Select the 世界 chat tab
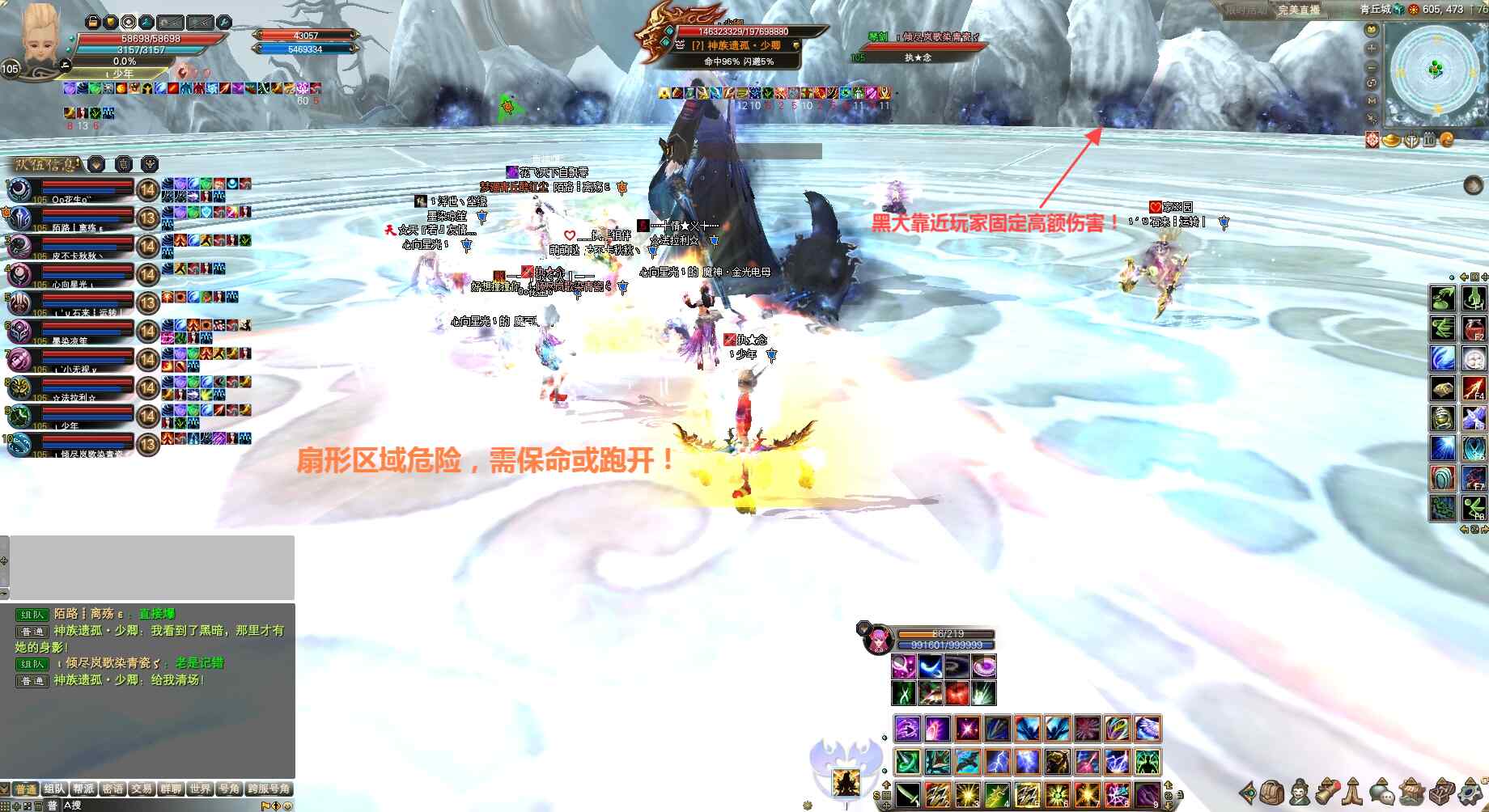The width and height of the screenshot is (1489, 812). (200, 789)
